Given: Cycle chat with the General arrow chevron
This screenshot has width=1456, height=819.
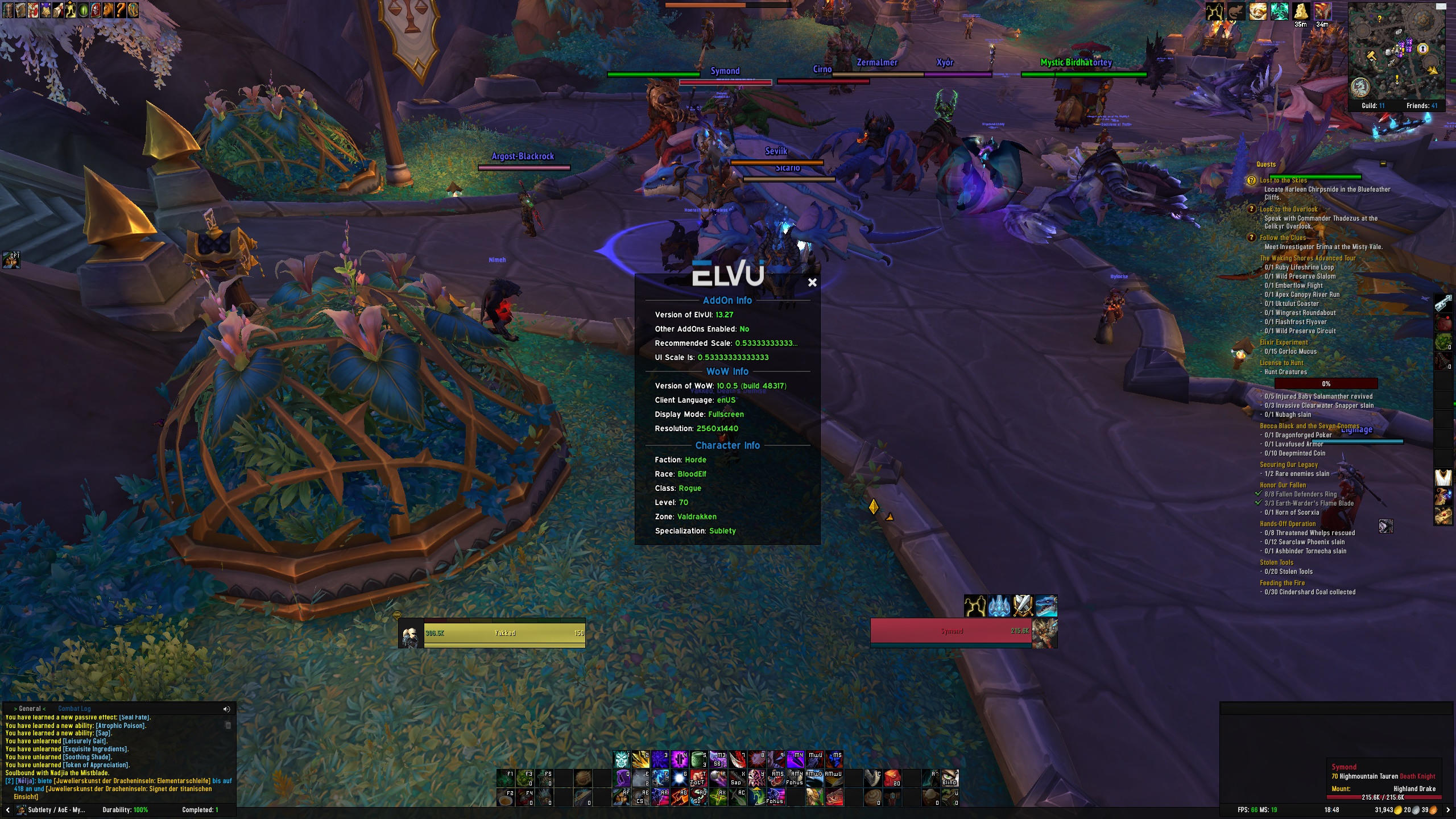Looking at the screenshot, I should pos(15,709).
